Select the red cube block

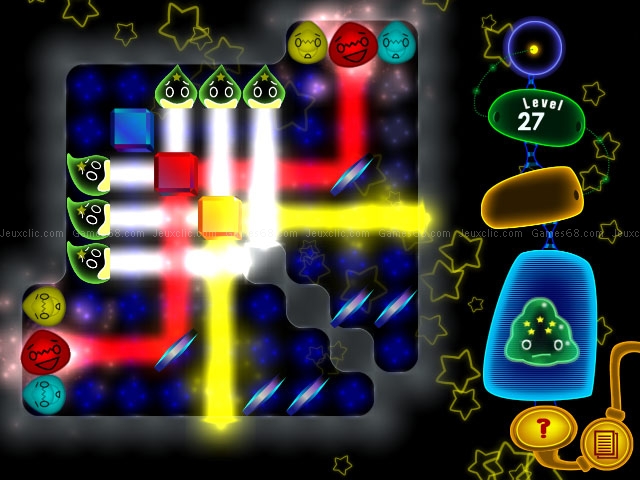point(175,172)
